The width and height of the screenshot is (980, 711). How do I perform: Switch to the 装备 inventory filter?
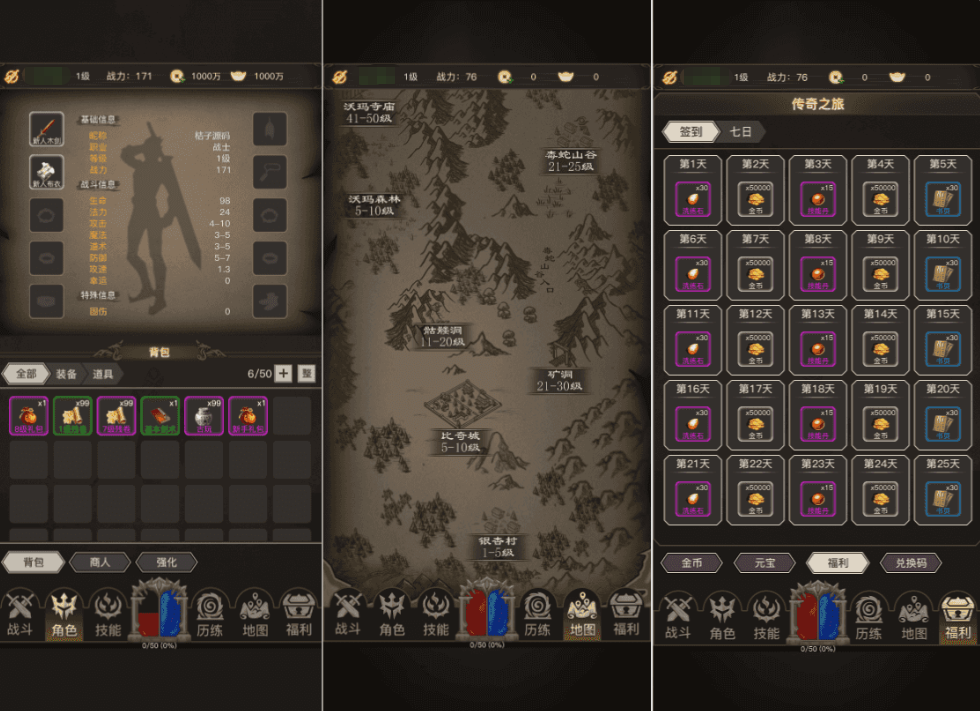click(66, 373)
